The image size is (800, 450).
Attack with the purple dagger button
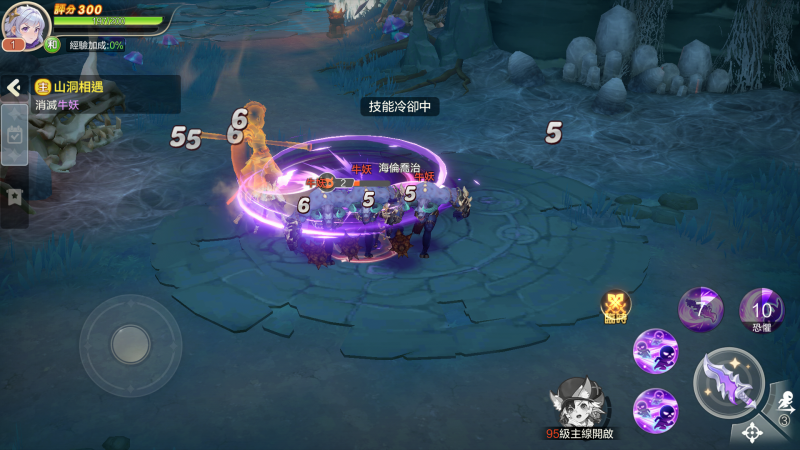pos(729,381)
